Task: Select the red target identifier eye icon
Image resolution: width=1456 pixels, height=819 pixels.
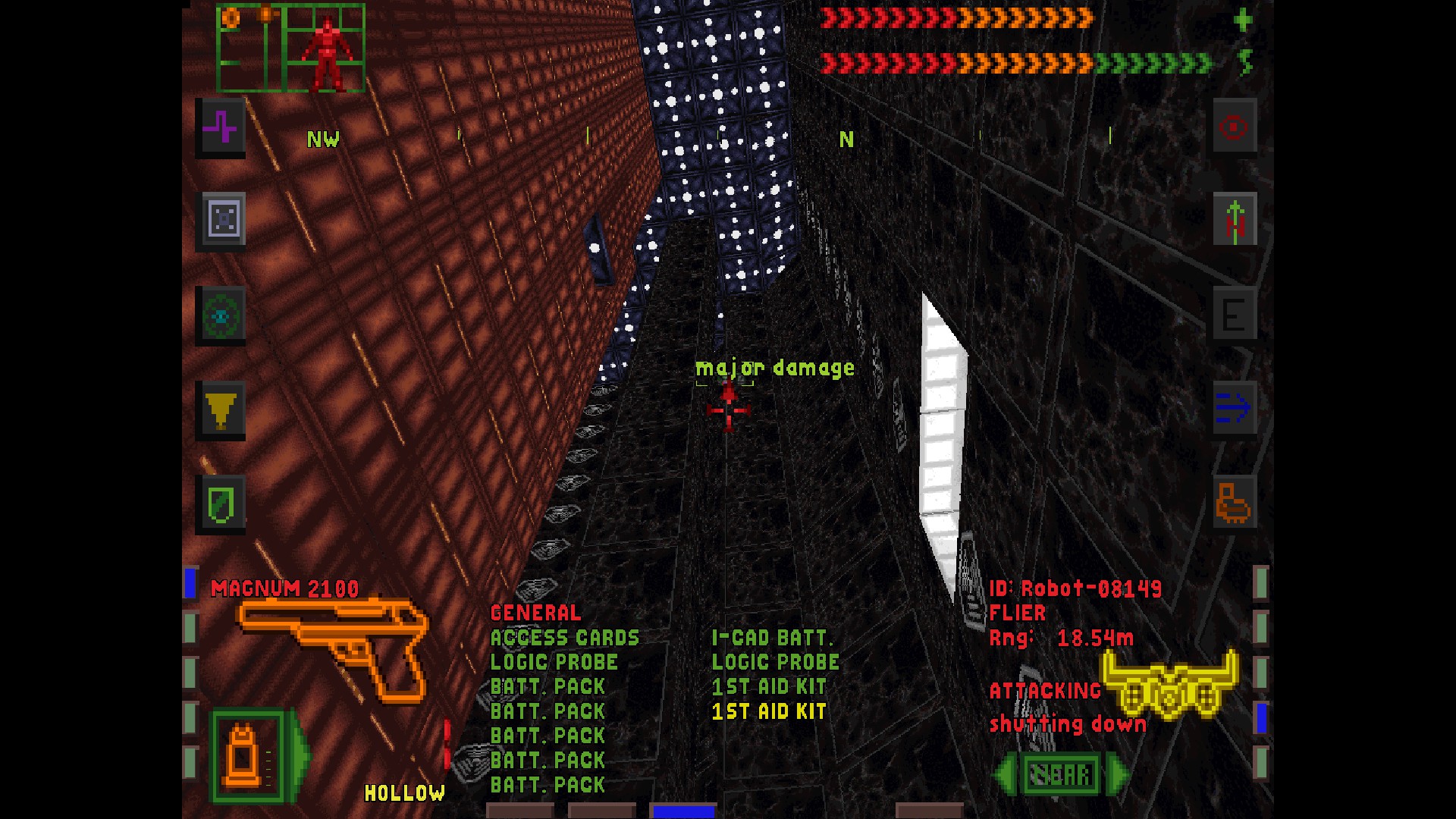Action: pos(1235,127)
